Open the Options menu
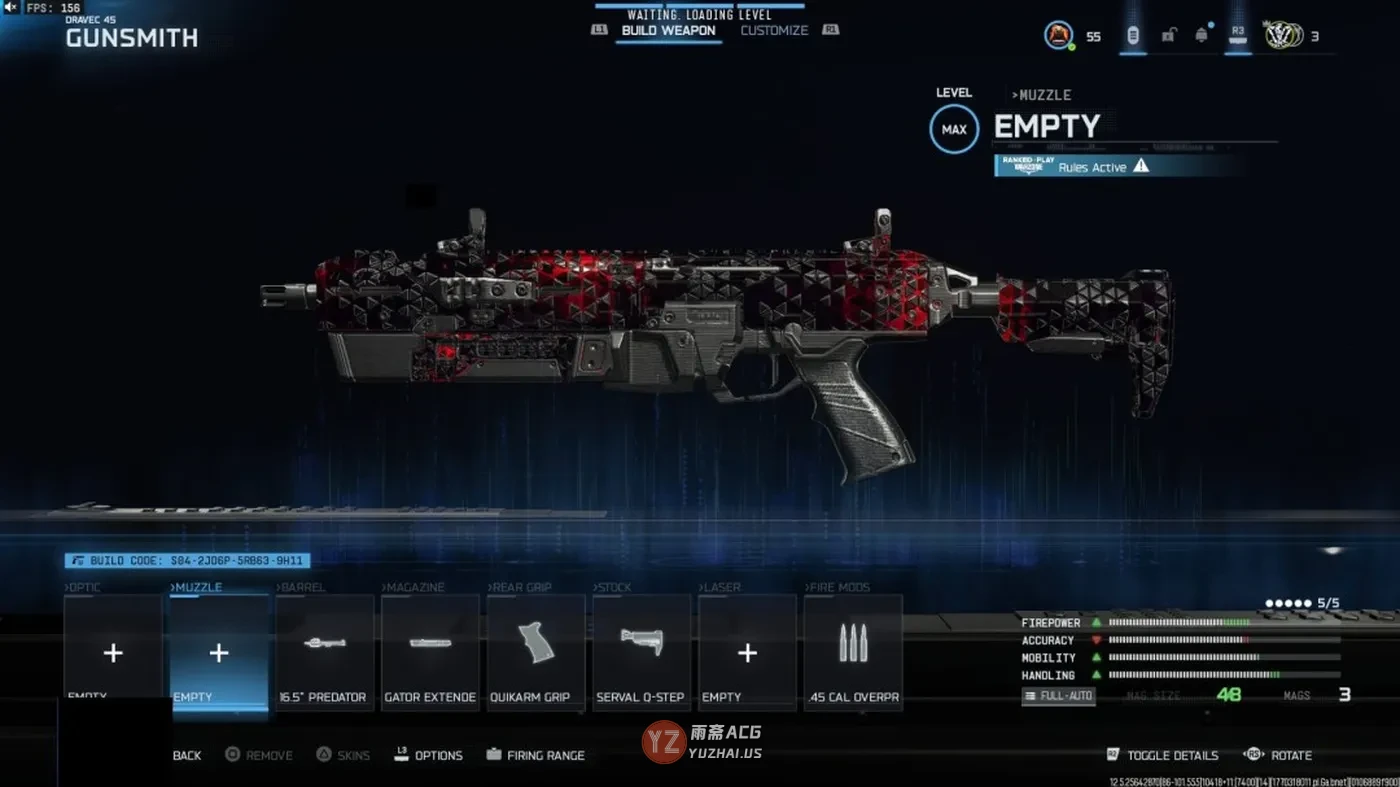 click(x=430, y=756)
